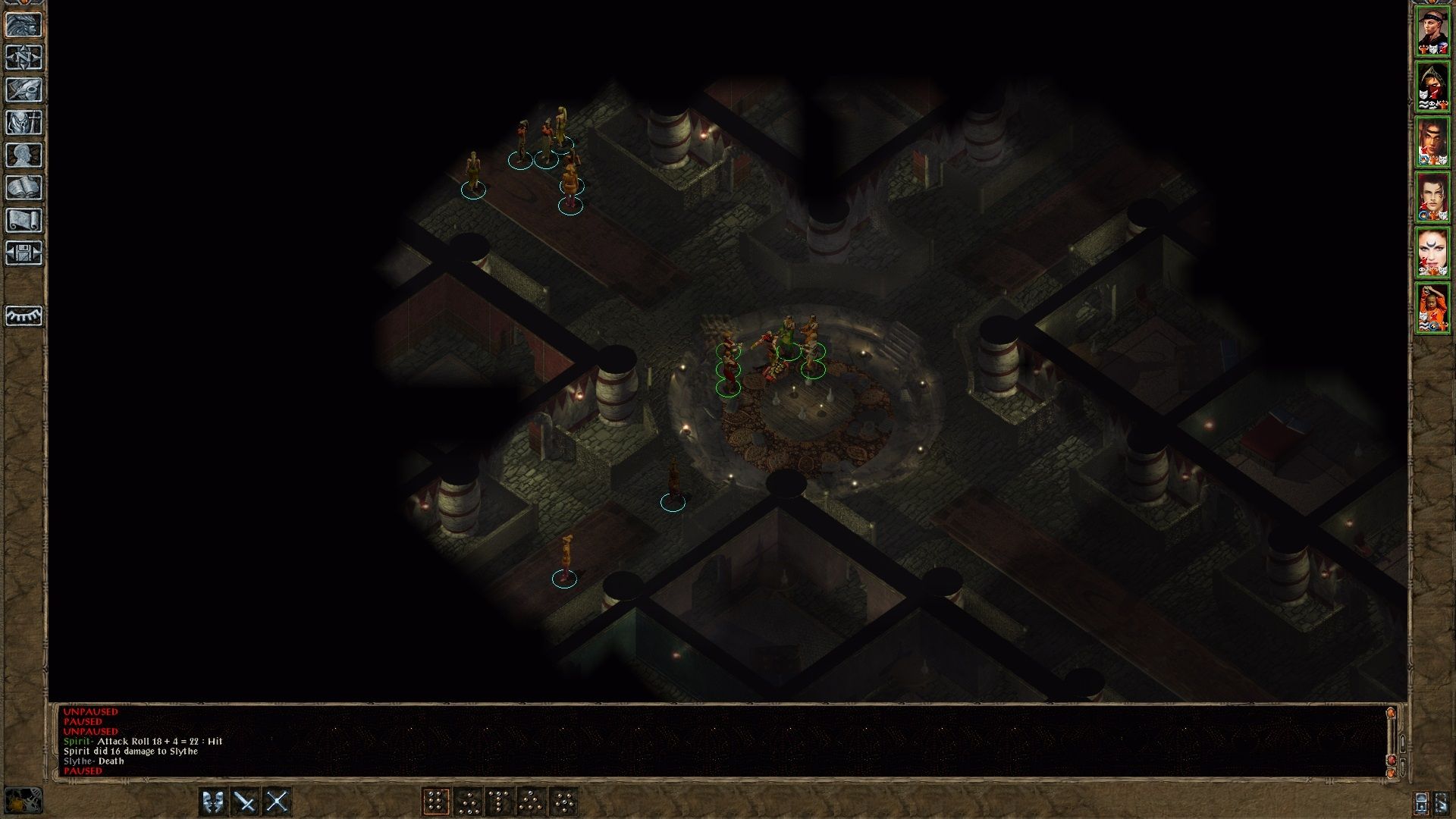Select the highlighted two-column formation
This screenshot has width=1456, height=819.
(436, 802)
